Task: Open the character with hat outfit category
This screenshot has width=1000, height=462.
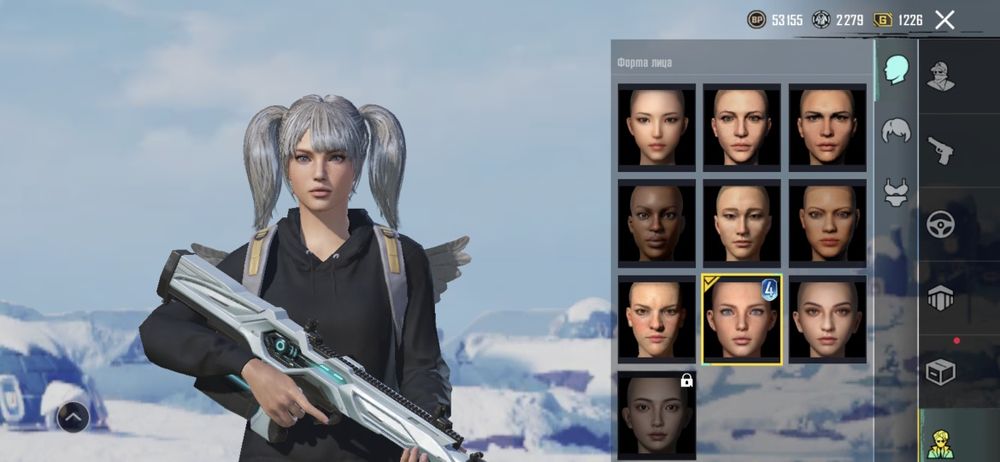Action: click(940, 76)
